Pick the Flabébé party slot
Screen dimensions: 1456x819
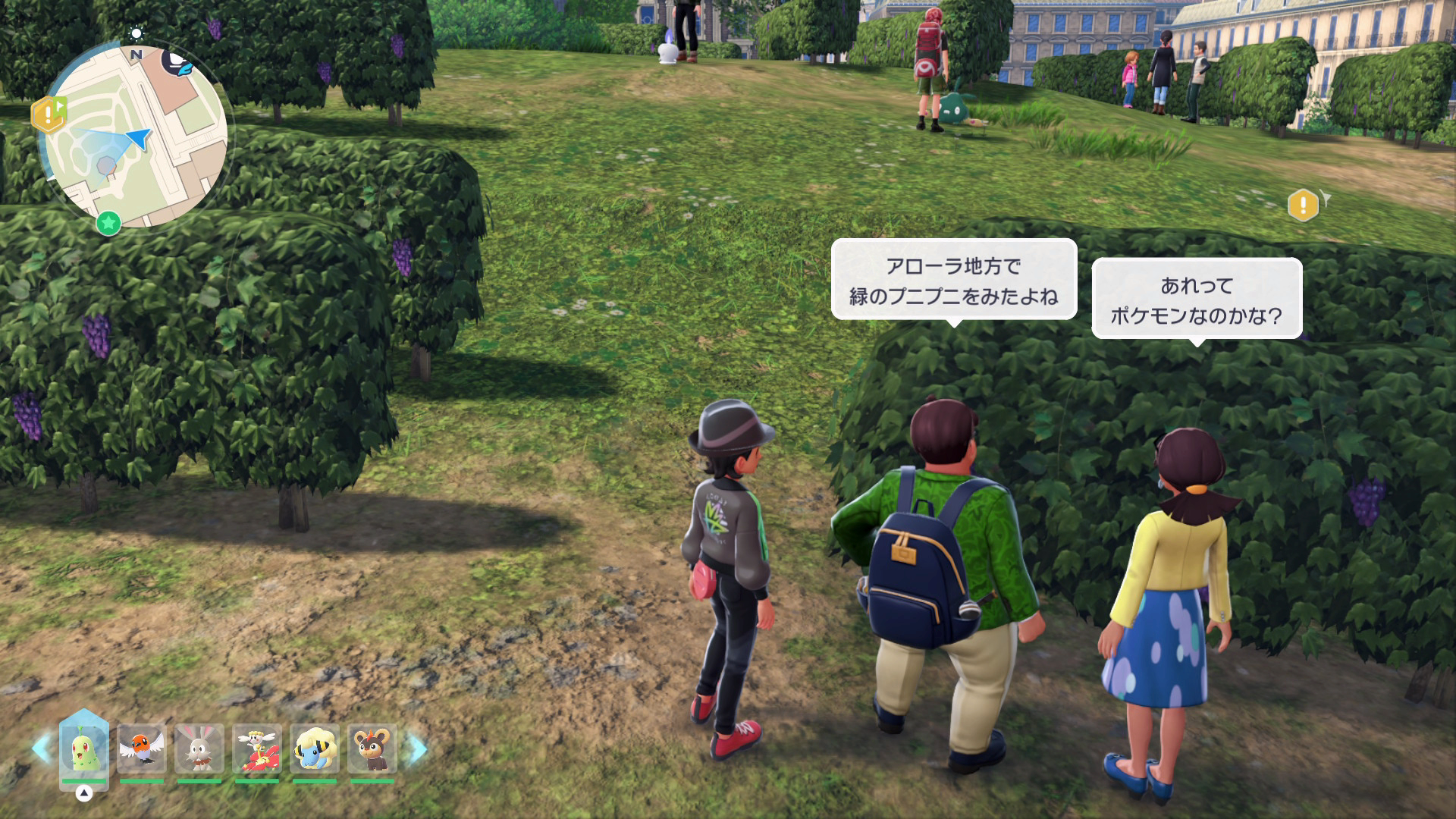coord(257,748)
